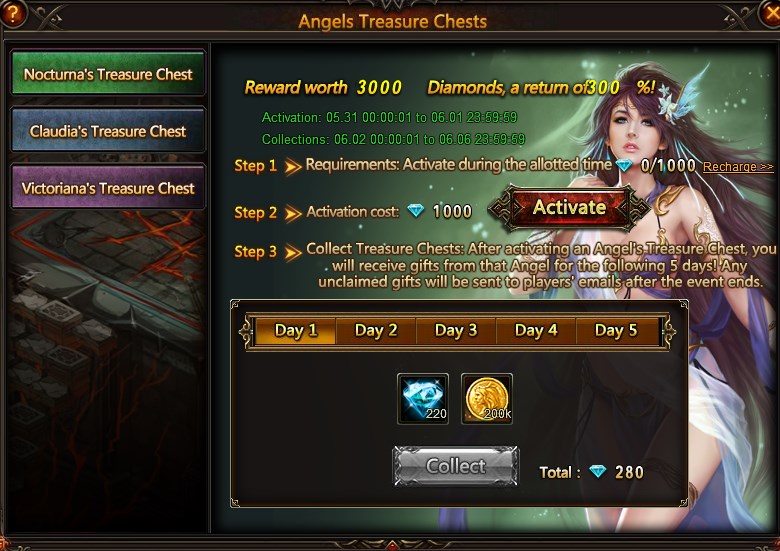Select the Day 1 tab

(x=296, y=331)
